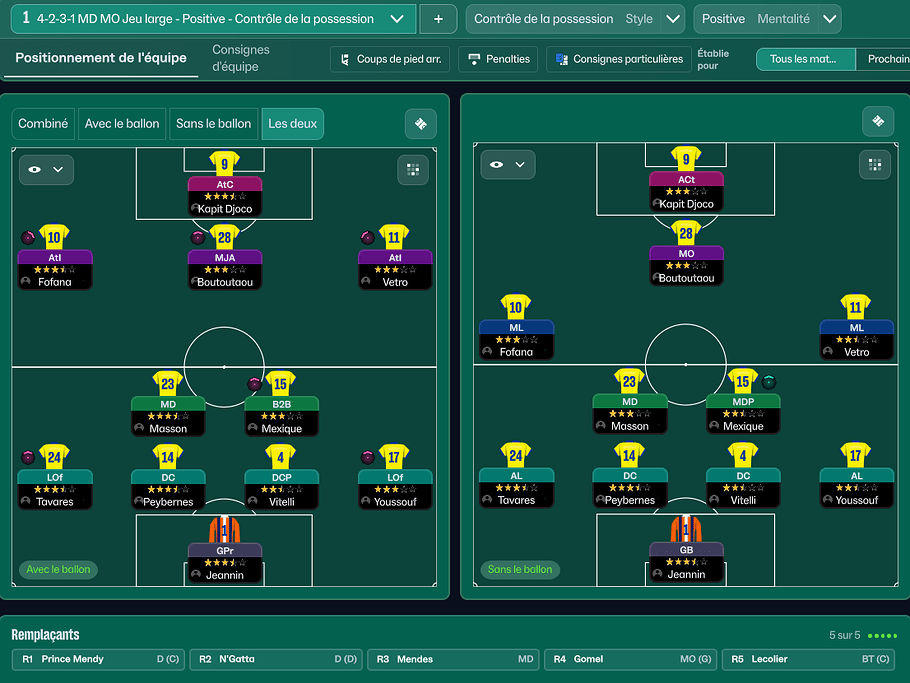
Task: Select striker Kapit Djoco in left pitch
Action: 225,196
